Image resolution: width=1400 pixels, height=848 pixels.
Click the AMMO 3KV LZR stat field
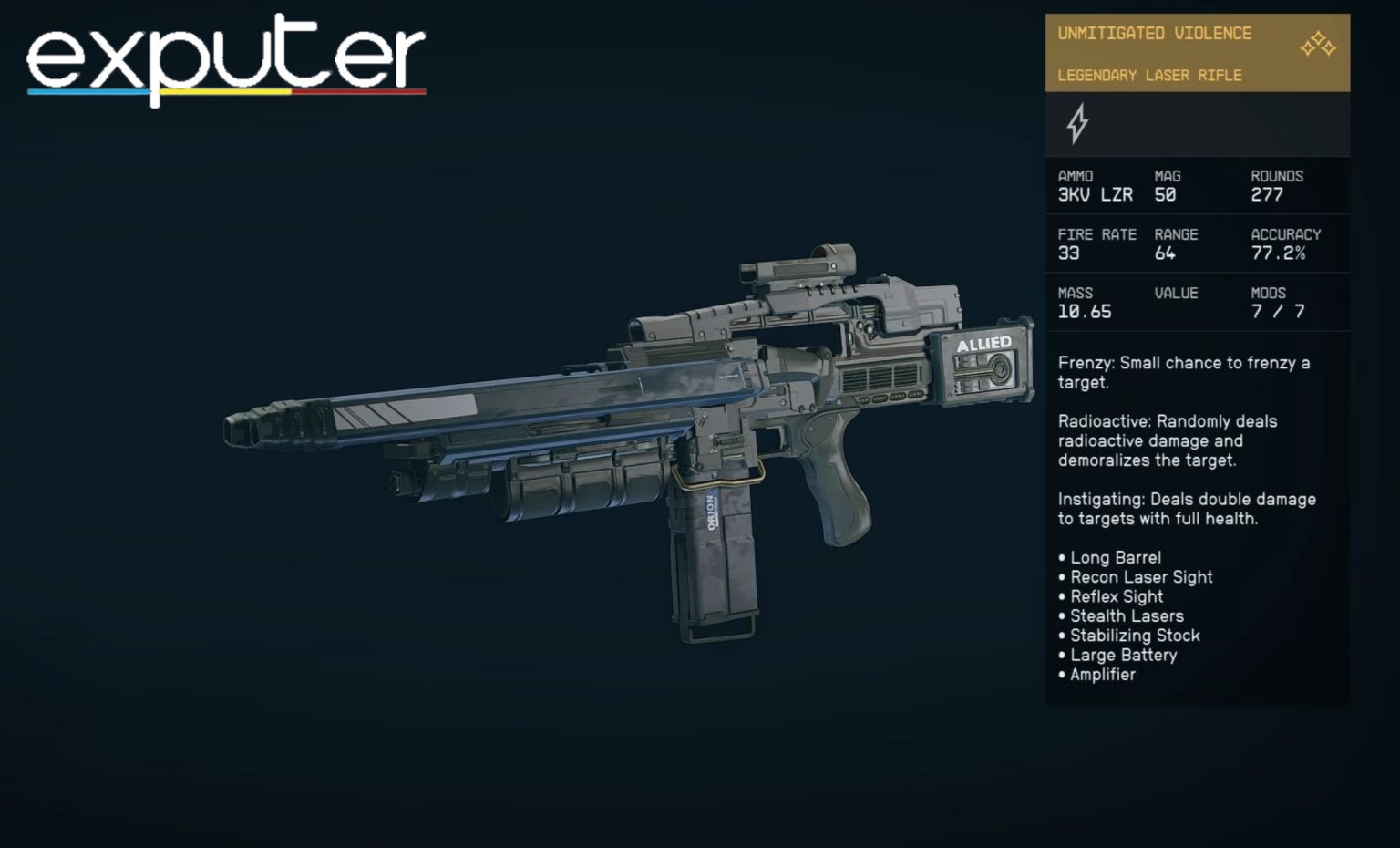(x=1094, y=187)
